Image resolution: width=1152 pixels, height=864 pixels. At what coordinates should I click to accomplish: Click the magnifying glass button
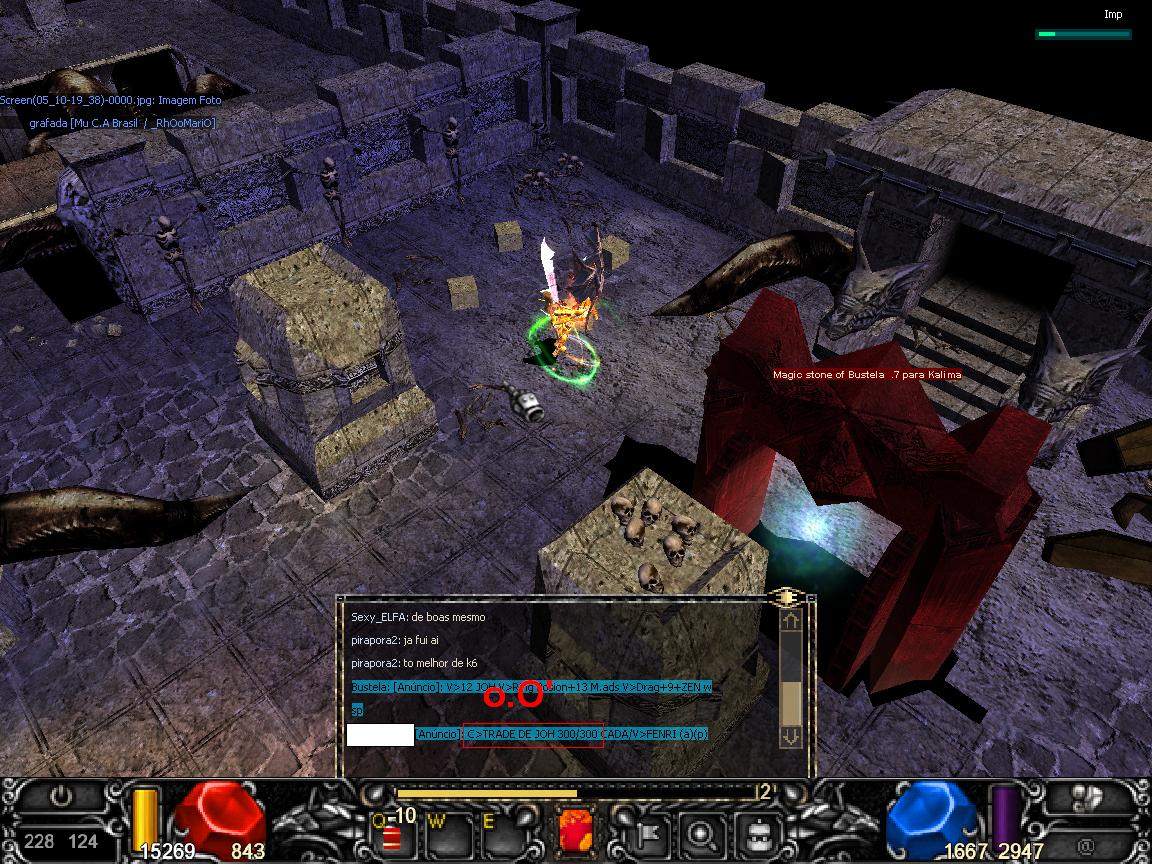click(x=703, y=831)
